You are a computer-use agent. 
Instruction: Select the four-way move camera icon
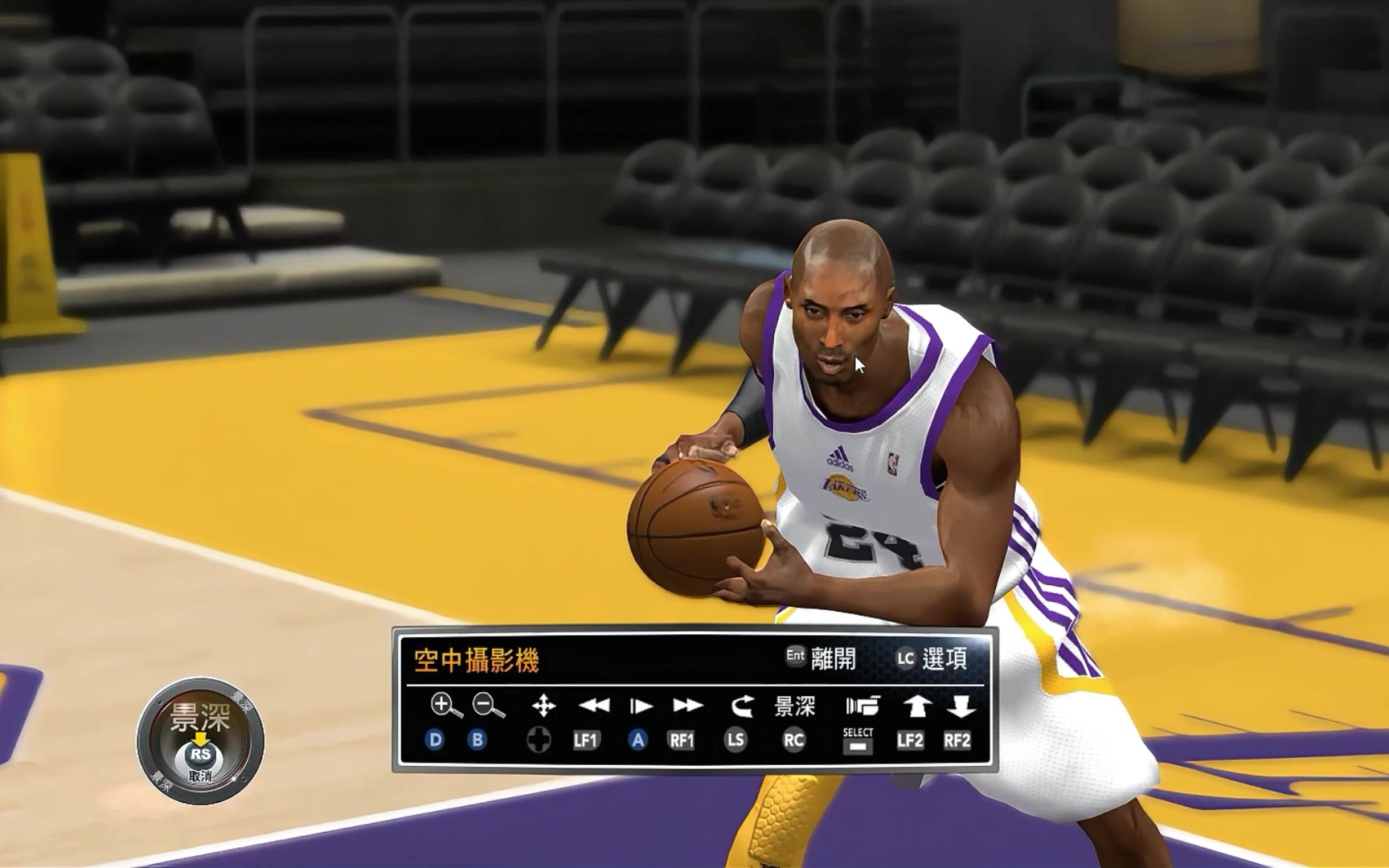pyautogui.click(x=543, y=706)
